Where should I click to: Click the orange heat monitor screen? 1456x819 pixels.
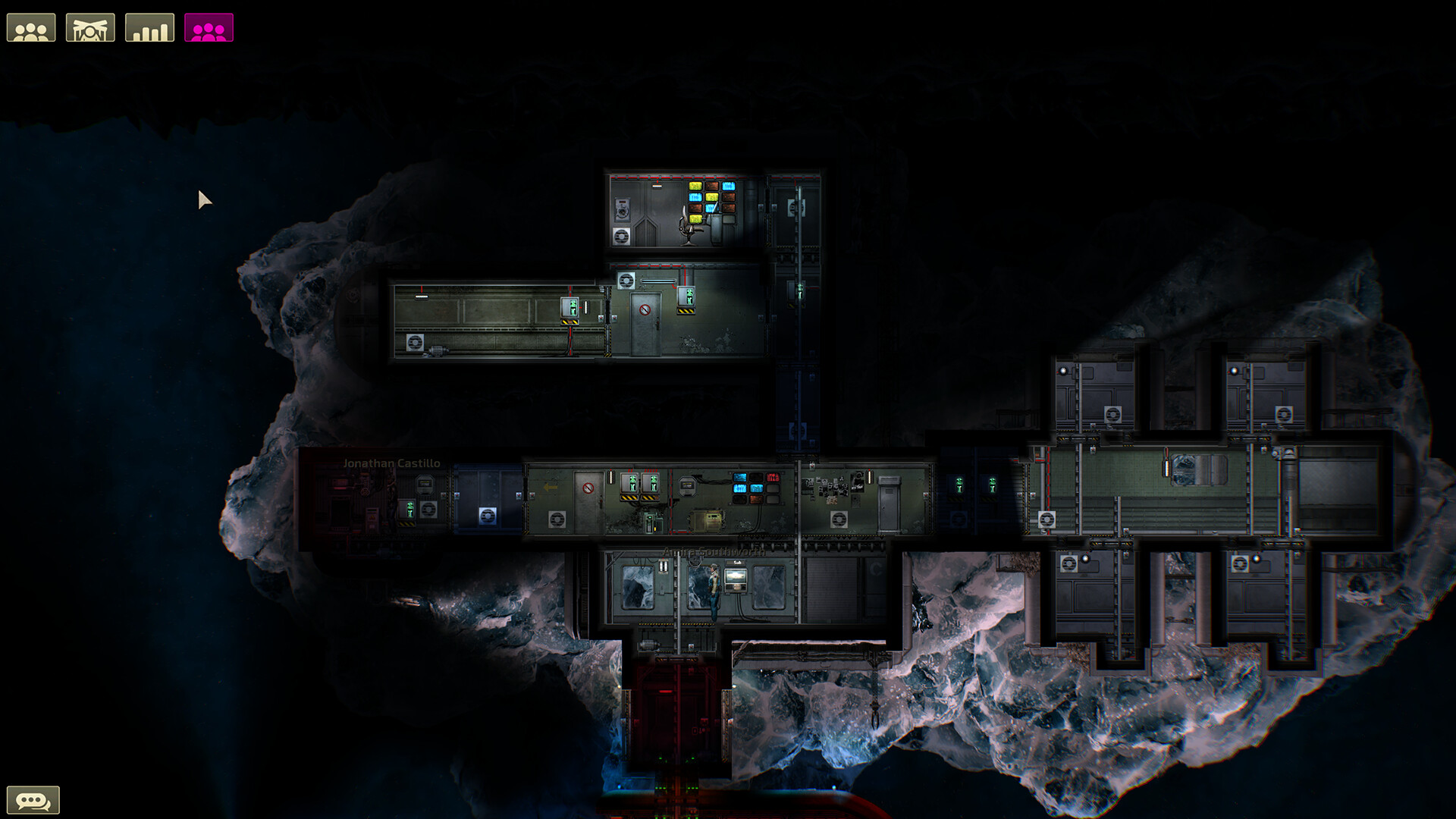pos(755,499)
